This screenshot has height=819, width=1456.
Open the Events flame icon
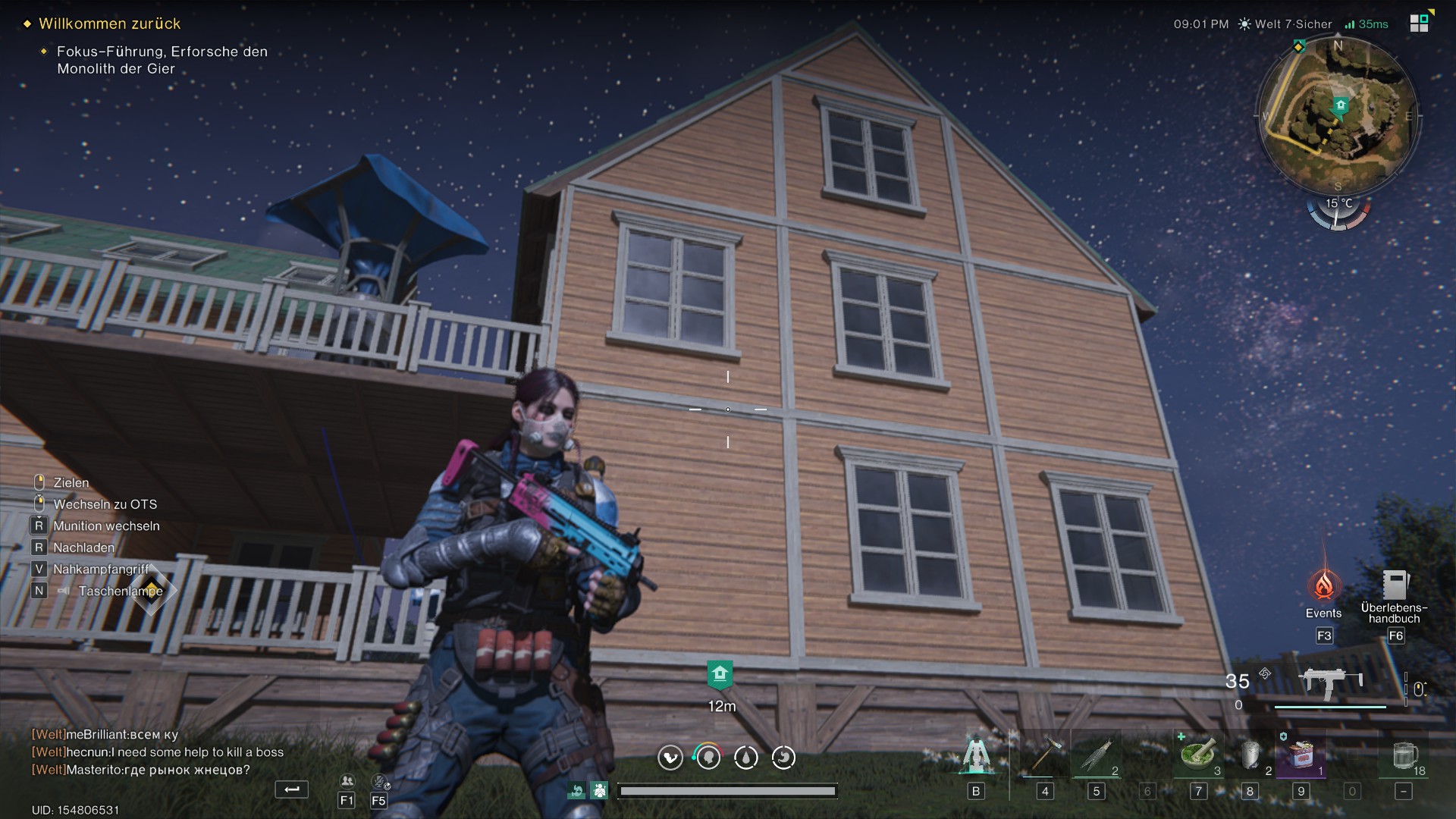point(1324,585)
